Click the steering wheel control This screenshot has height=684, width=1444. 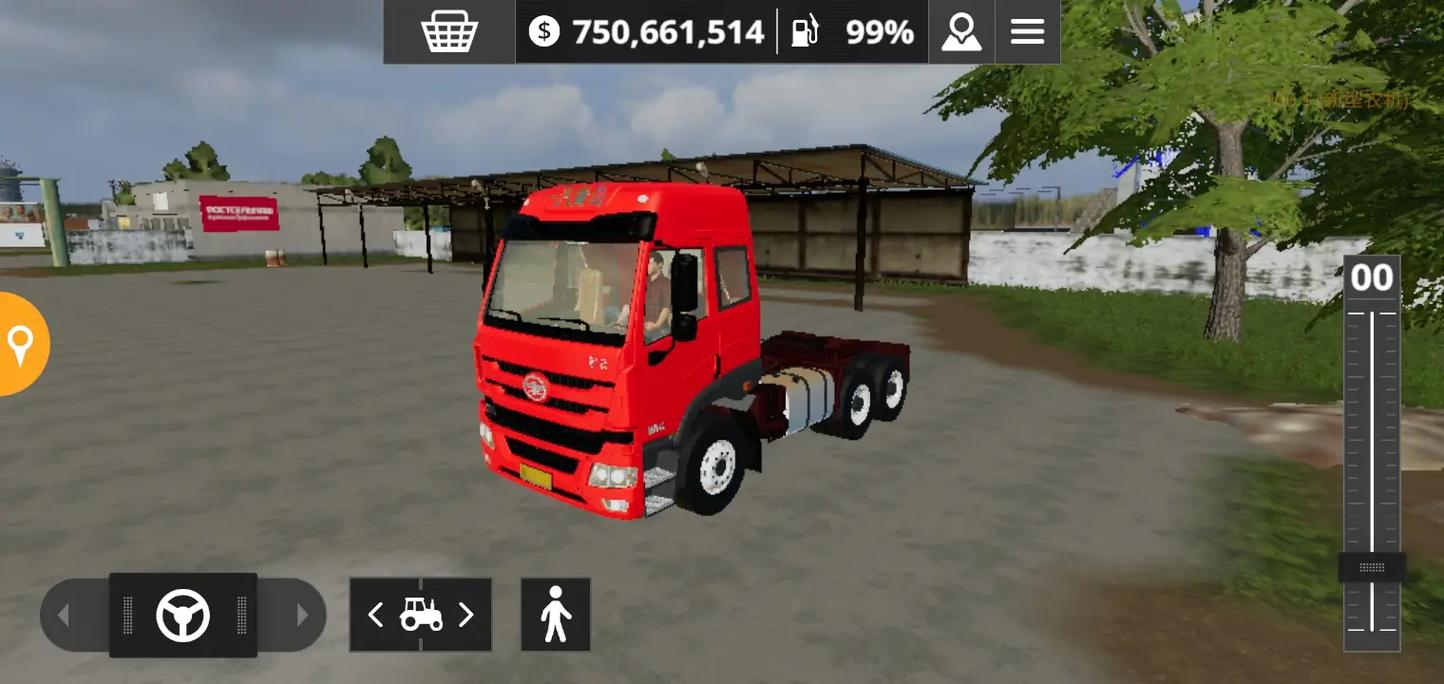183,615
